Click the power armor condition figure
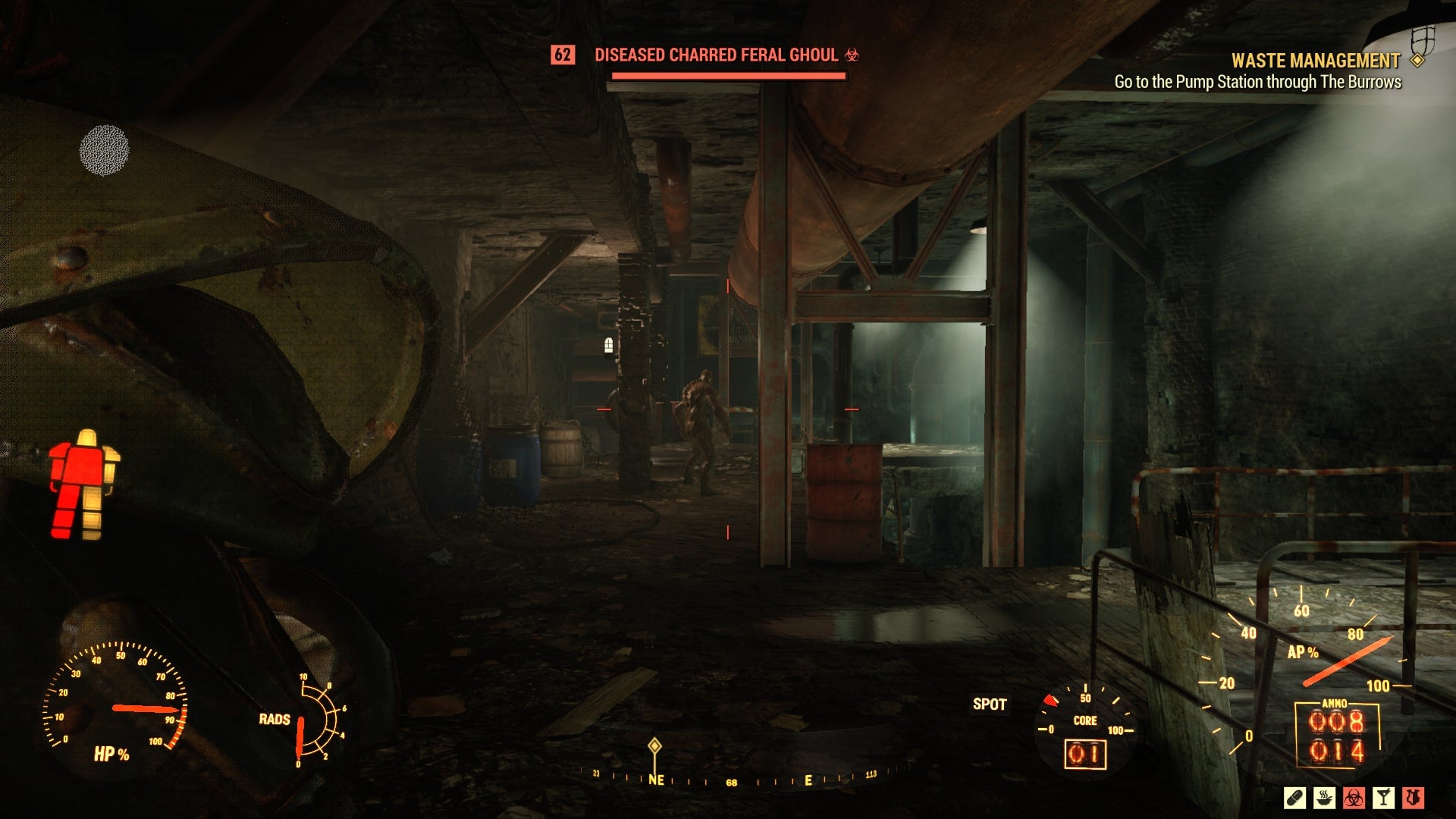The width and height of the screenshot is (1456, 819). [x=84, y=485]
